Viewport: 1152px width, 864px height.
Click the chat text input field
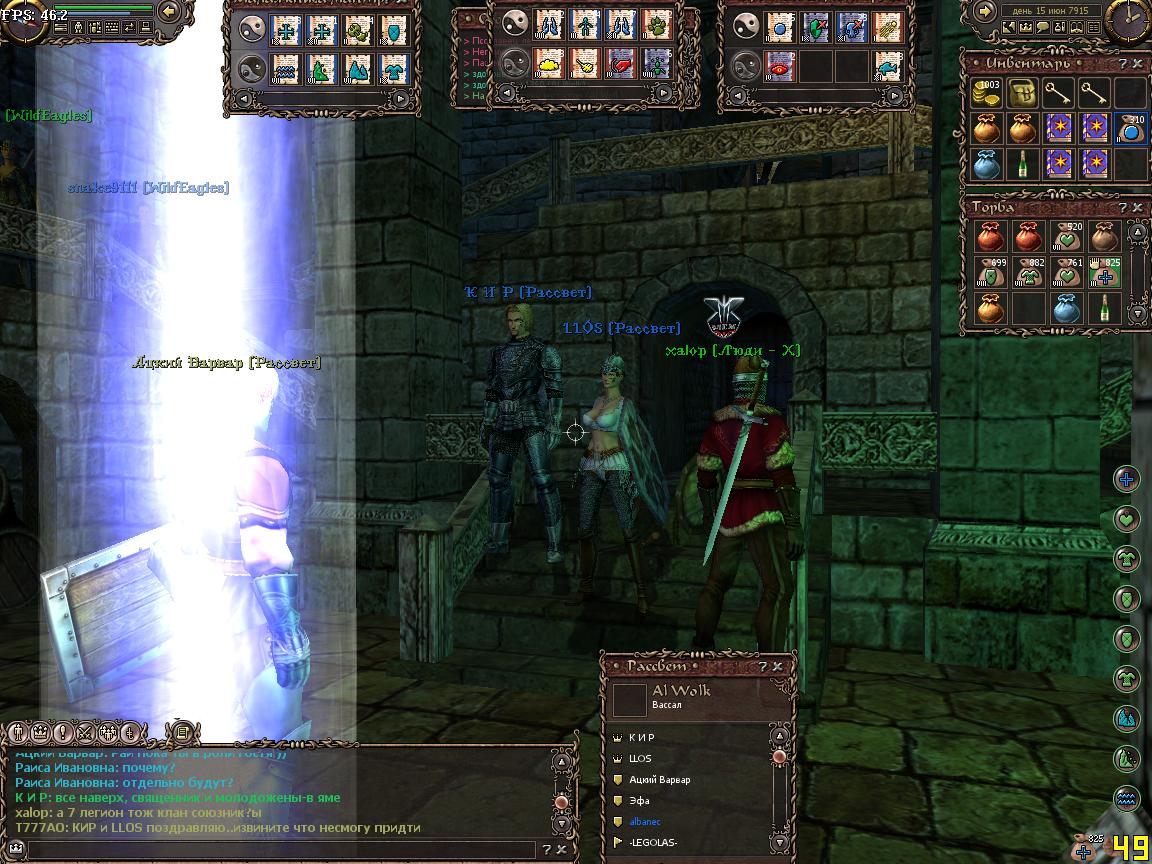pyautogui.click(x=280, y=849)
